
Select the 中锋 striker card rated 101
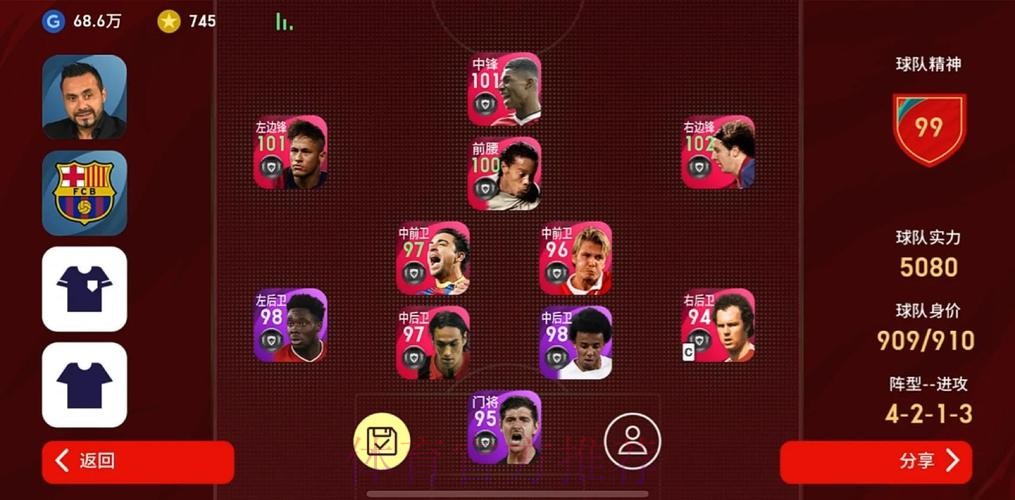tap(504, 89)
